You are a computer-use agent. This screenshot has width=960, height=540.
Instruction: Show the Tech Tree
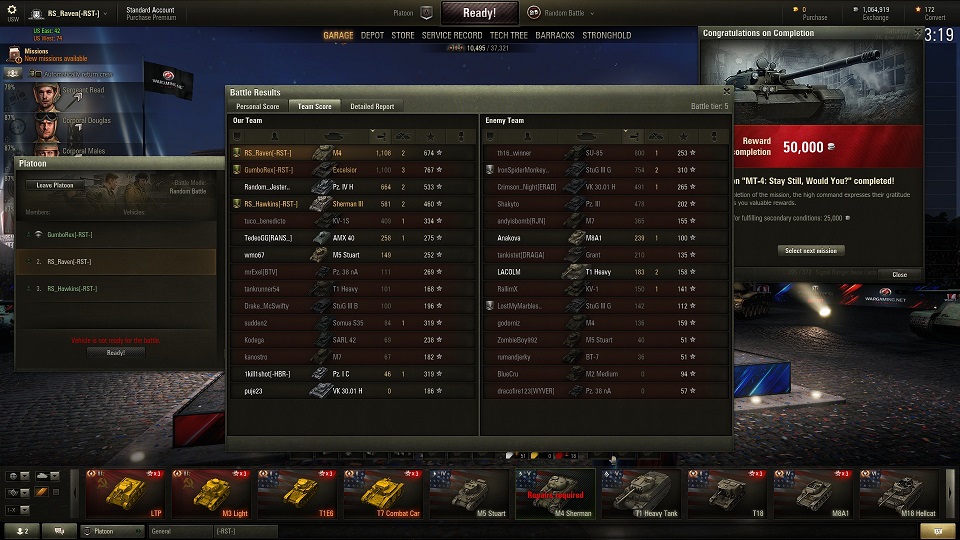[509, 36]
